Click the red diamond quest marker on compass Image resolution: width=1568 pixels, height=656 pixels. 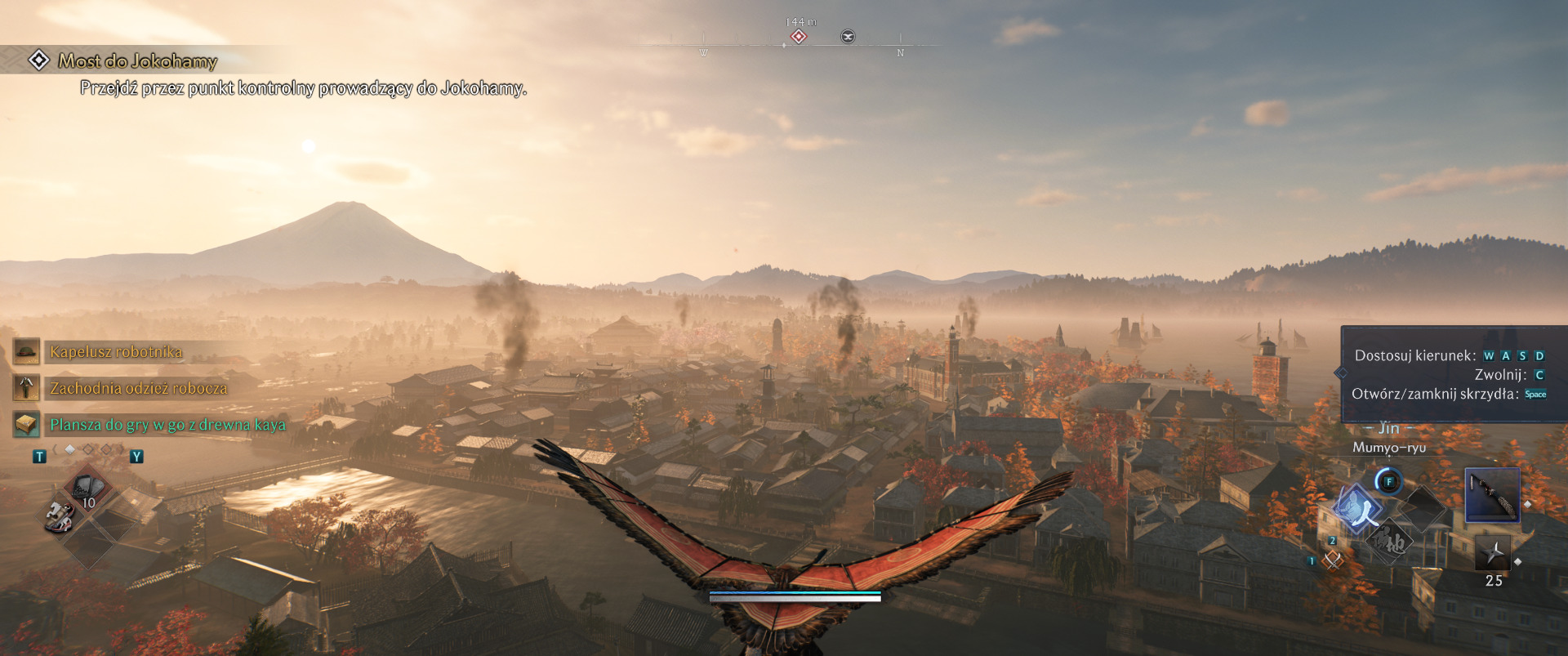[x=799, y=37]
